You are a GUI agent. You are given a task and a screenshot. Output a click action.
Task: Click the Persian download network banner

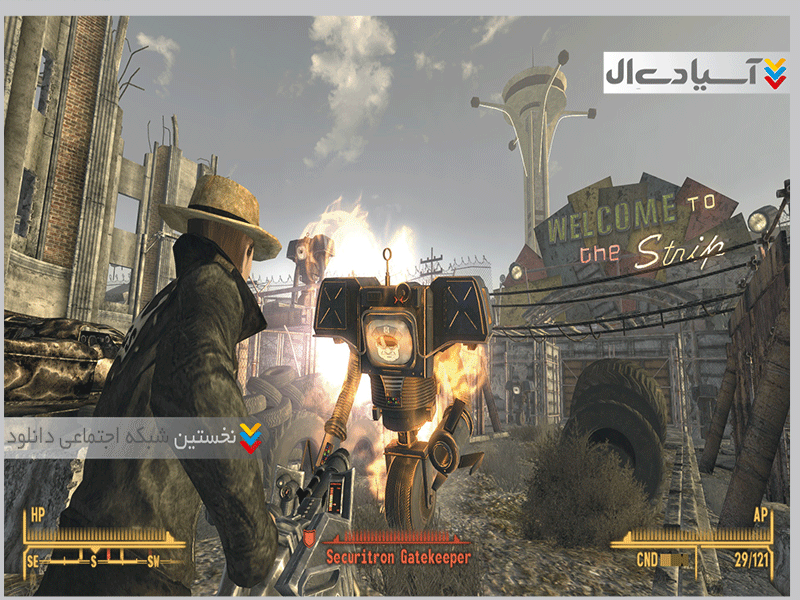135,437
